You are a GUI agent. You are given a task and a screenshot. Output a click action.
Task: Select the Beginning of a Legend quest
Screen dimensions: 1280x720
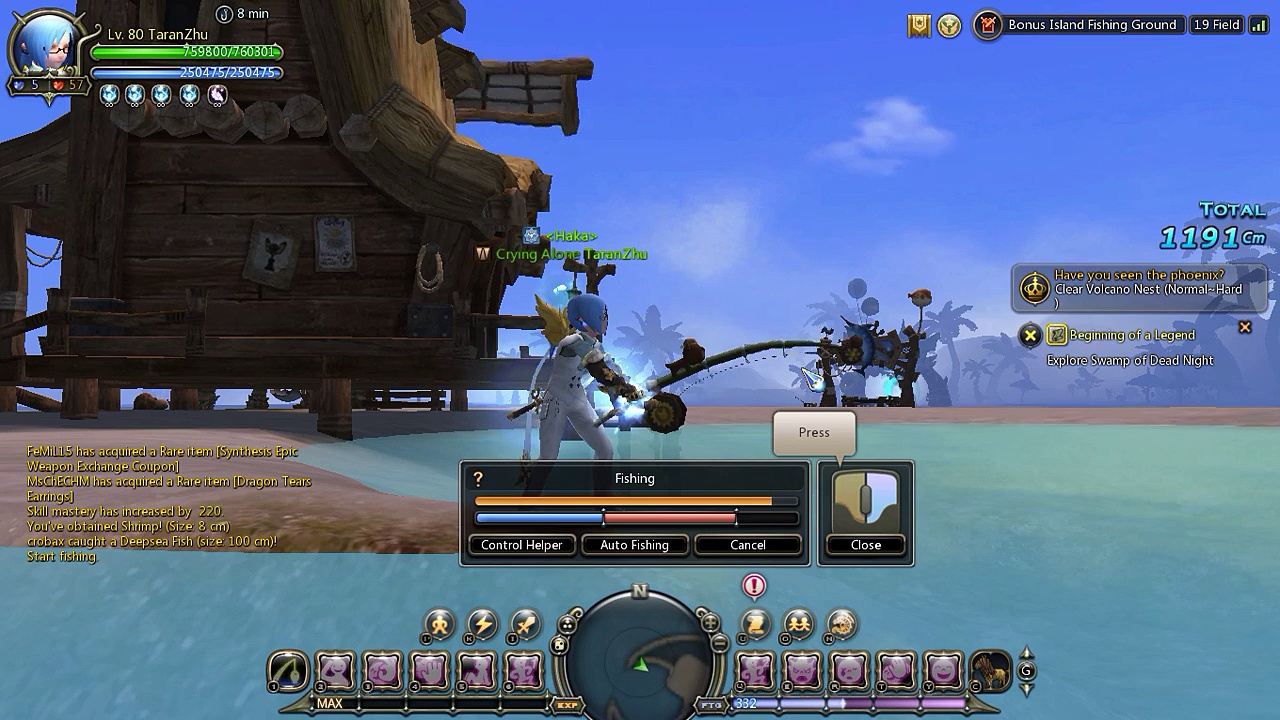coord(1132,335)
